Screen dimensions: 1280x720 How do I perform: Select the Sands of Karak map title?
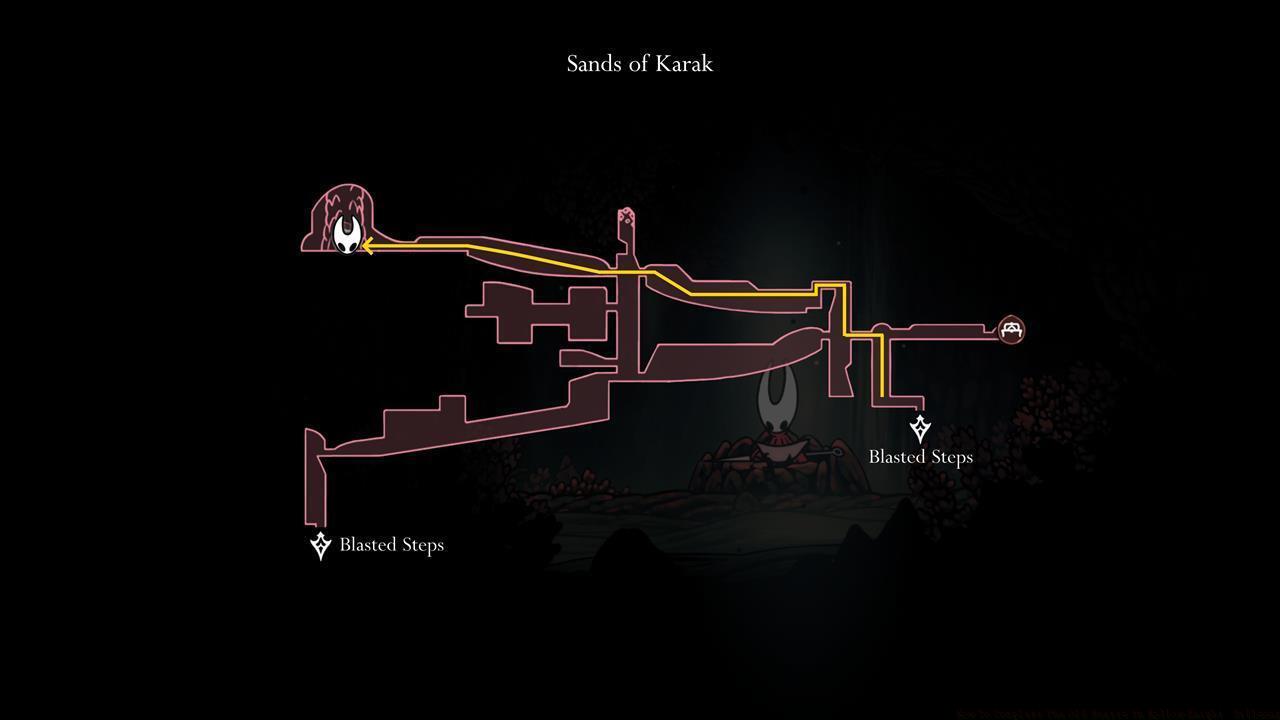point(639,63)
